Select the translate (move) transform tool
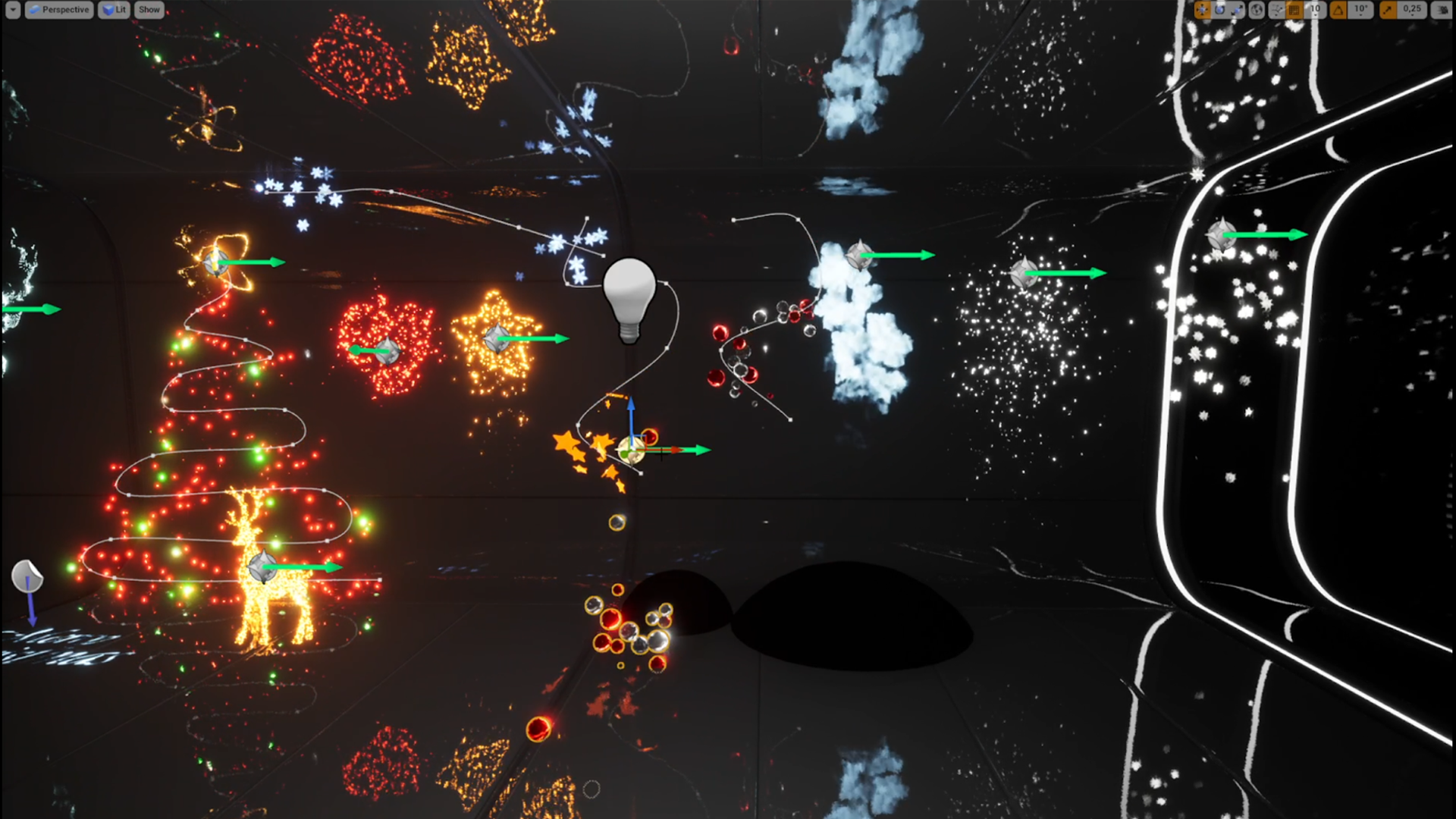Viewport: 1456px width, 819px height. (1202, 10)
